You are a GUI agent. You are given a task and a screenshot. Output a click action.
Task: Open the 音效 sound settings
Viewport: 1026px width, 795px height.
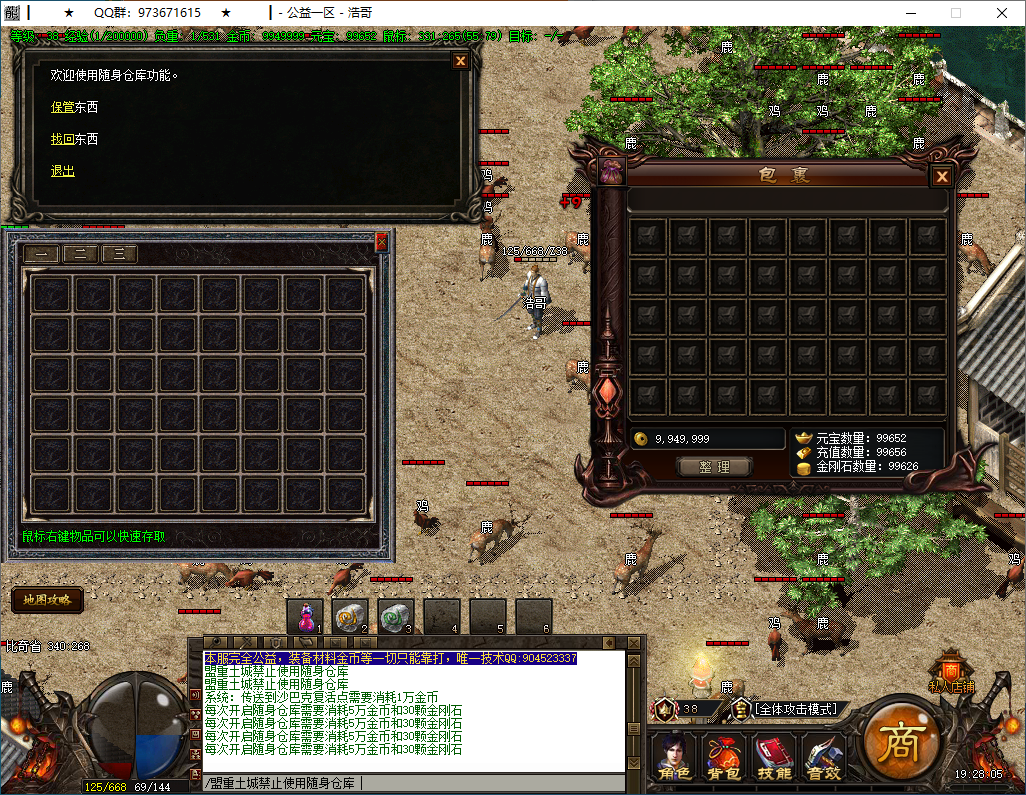[824, 756]
